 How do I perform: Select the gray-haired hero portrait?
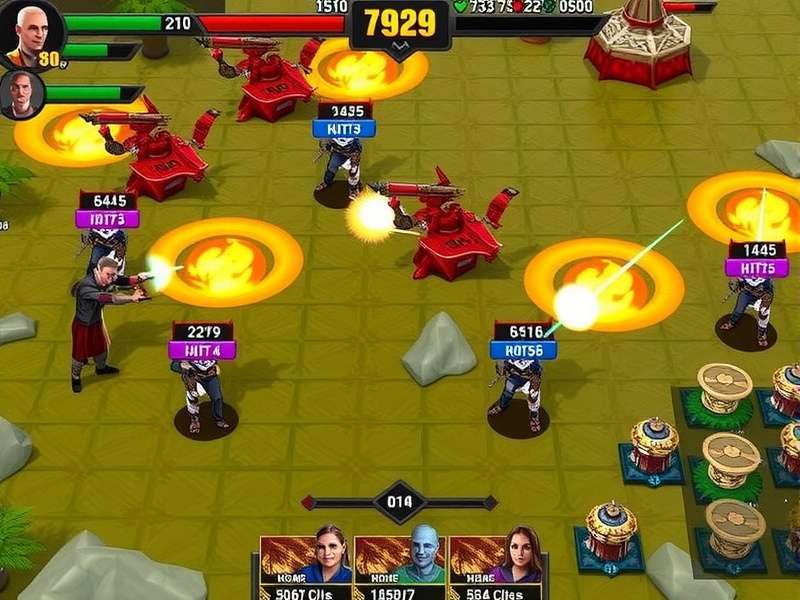click(x=22, y=95)
